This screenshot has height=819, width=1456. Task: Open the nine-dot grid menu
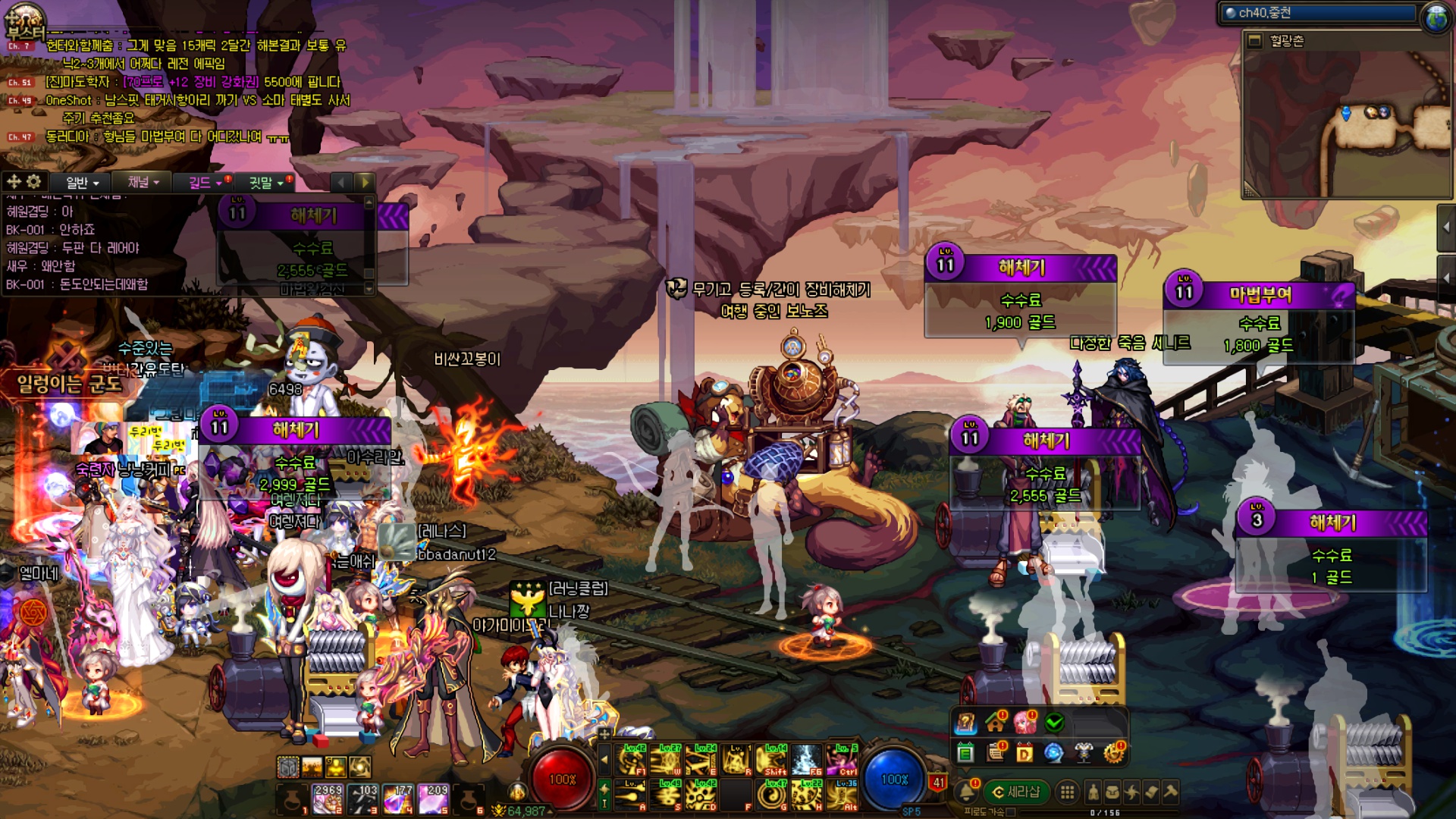(x=1067, y=792)
